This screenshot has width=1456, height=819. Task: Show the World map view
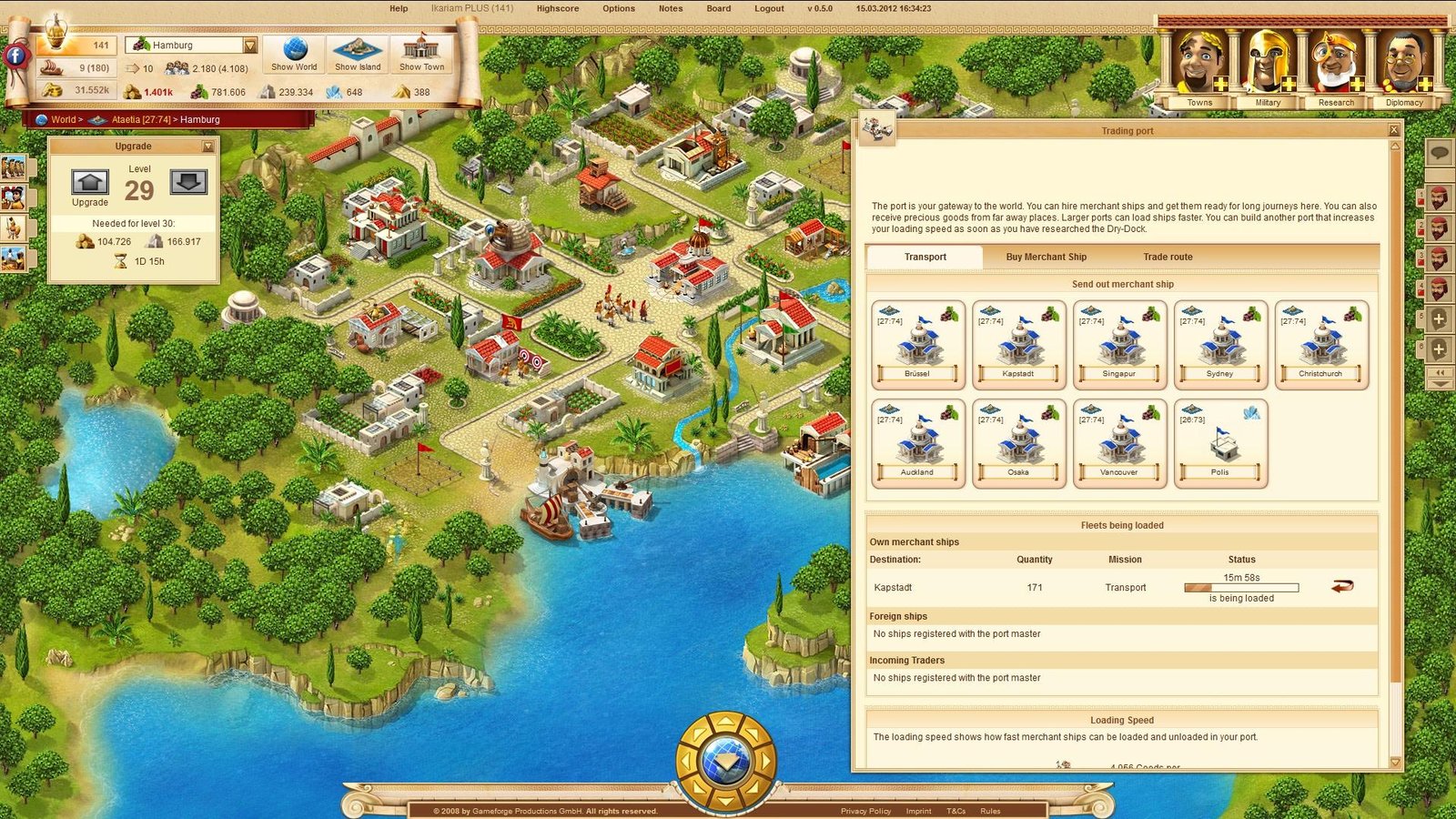(x=294, y=54)
